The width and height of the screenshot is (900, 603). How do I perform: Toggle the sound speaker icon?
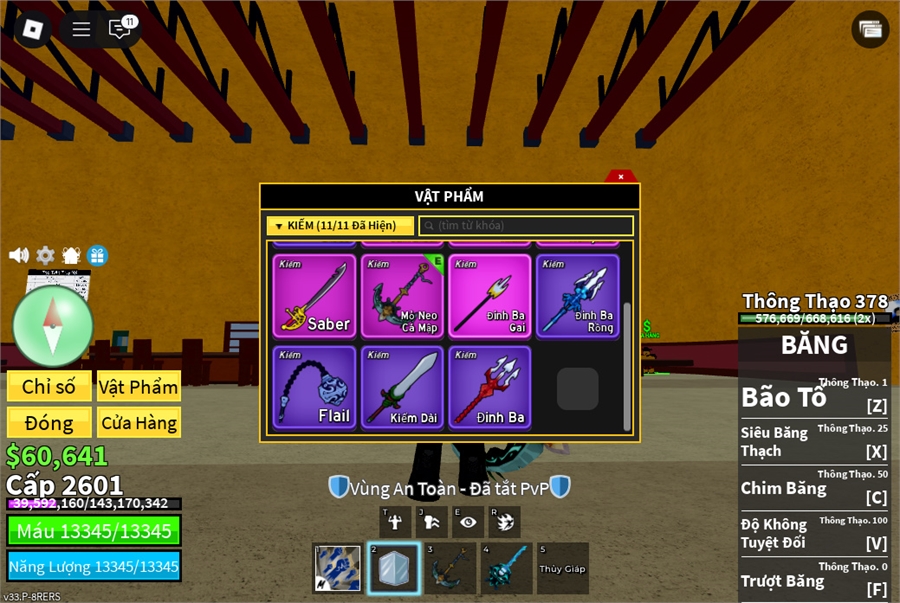19,255
